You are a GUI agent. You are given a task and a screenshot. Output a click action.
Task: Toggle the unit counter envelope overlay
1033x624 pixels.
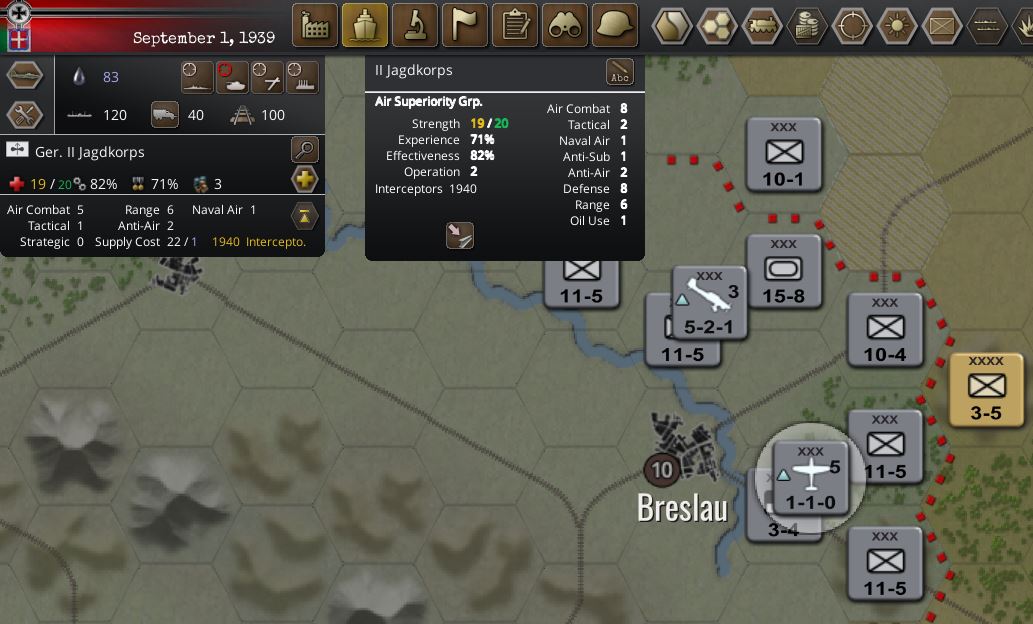pos(942,25)
